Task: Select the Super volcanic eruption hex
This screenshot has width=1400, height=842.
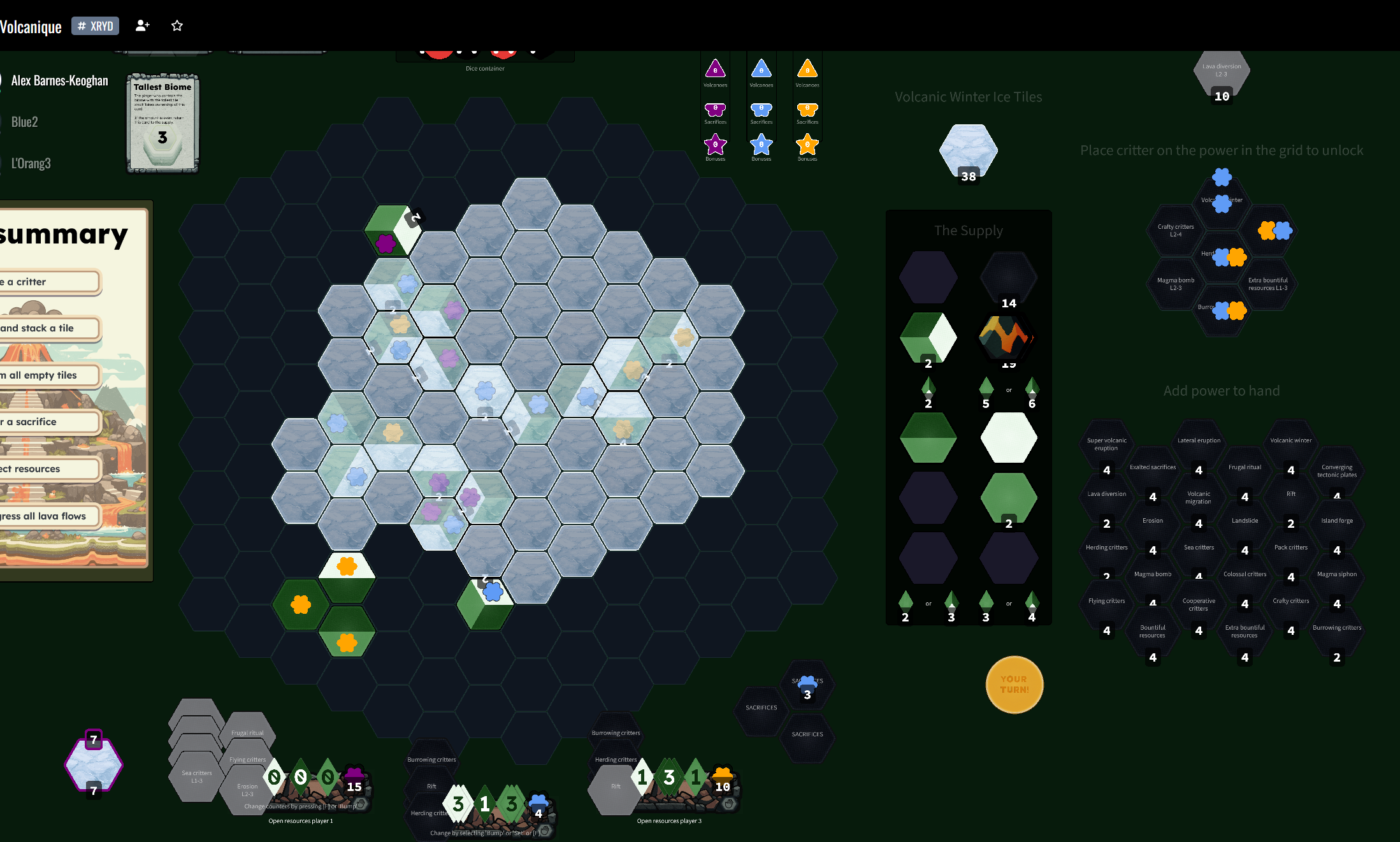Action: (1106, 444)
